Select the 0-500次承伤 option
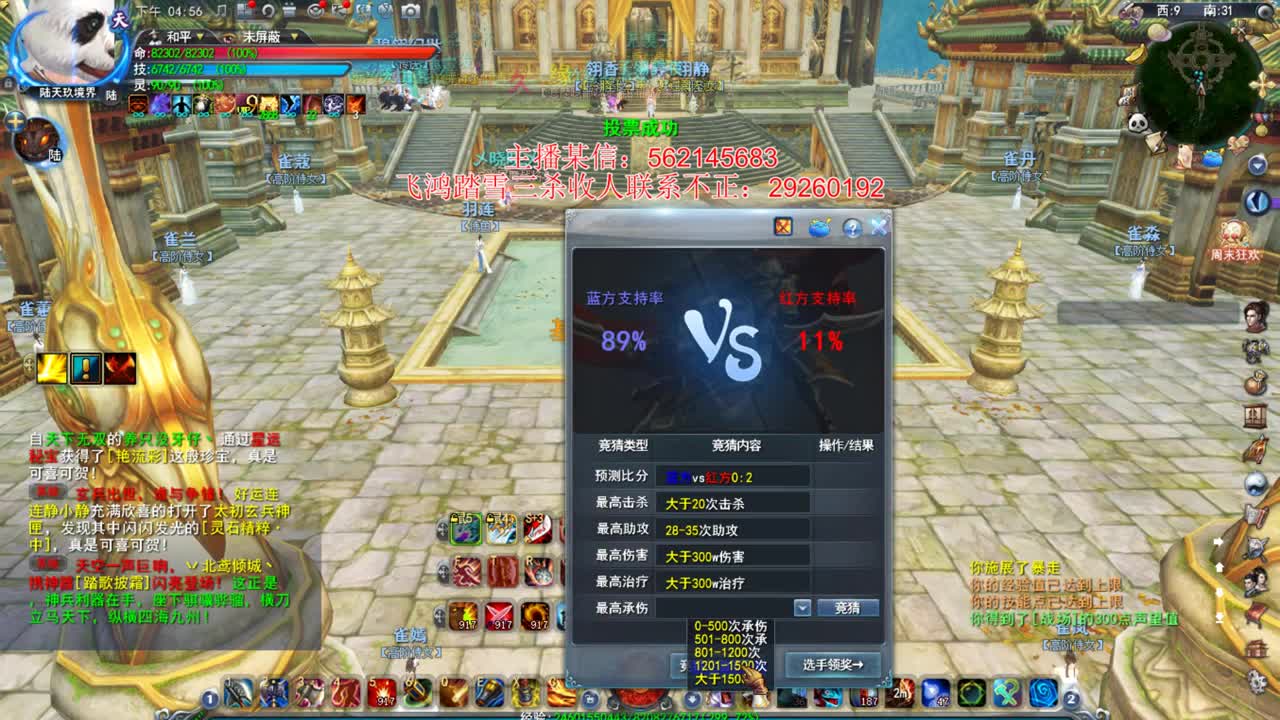The image size is (1280, 720). [730, 627]
